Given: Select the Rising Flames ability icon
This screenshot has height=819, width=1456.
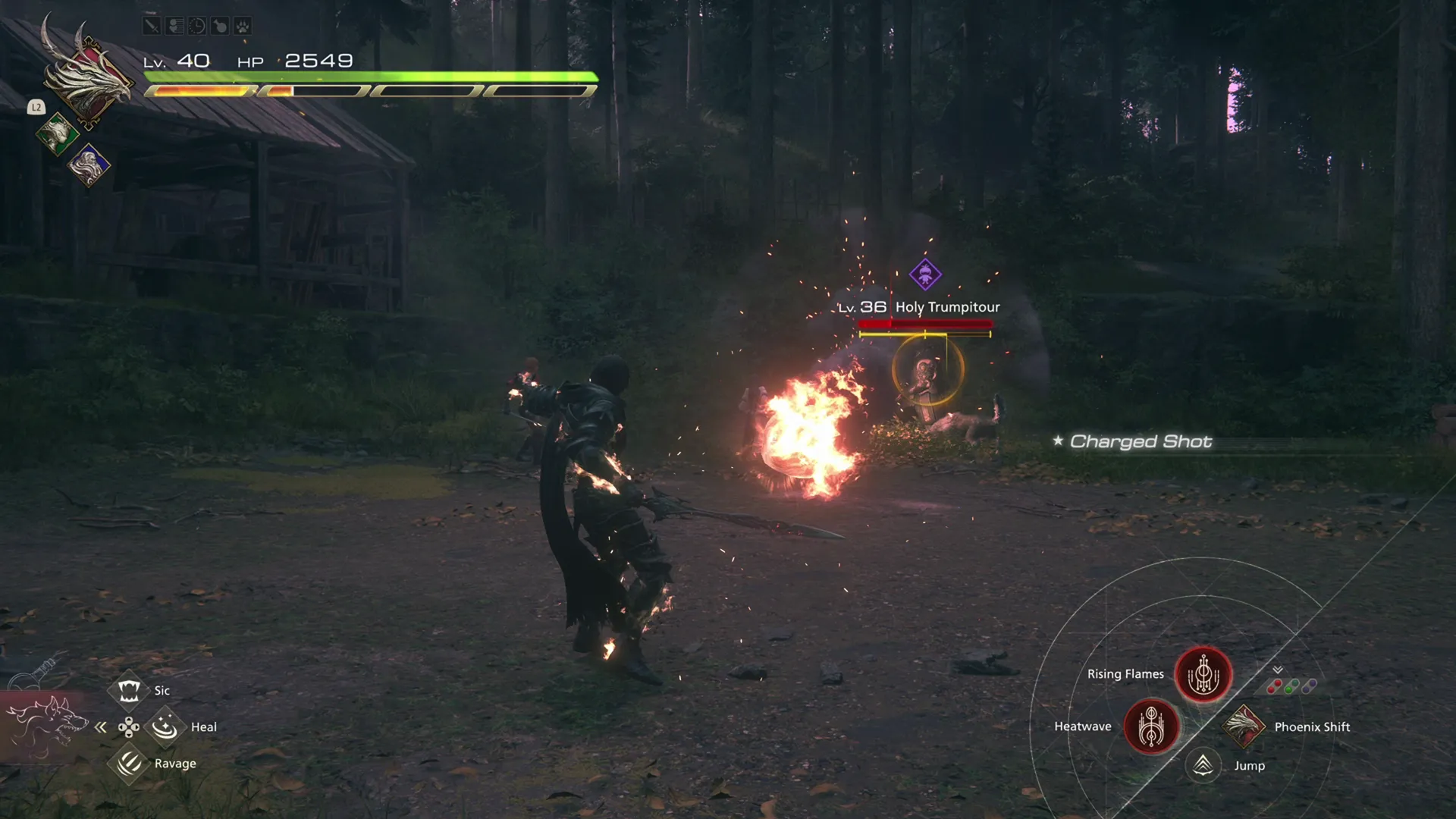Looking at the screenshot, I should pos(1203,676).
